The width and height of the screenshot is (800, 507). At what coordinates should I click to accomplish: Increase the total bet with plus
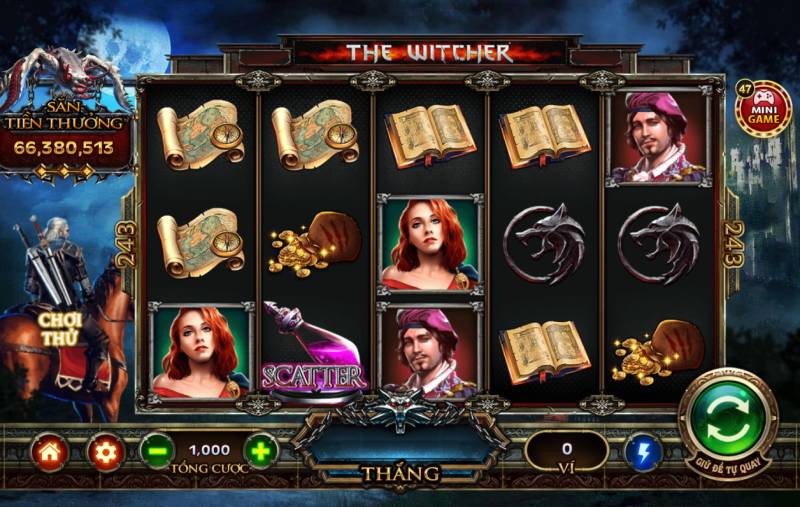tap(261, 452)
